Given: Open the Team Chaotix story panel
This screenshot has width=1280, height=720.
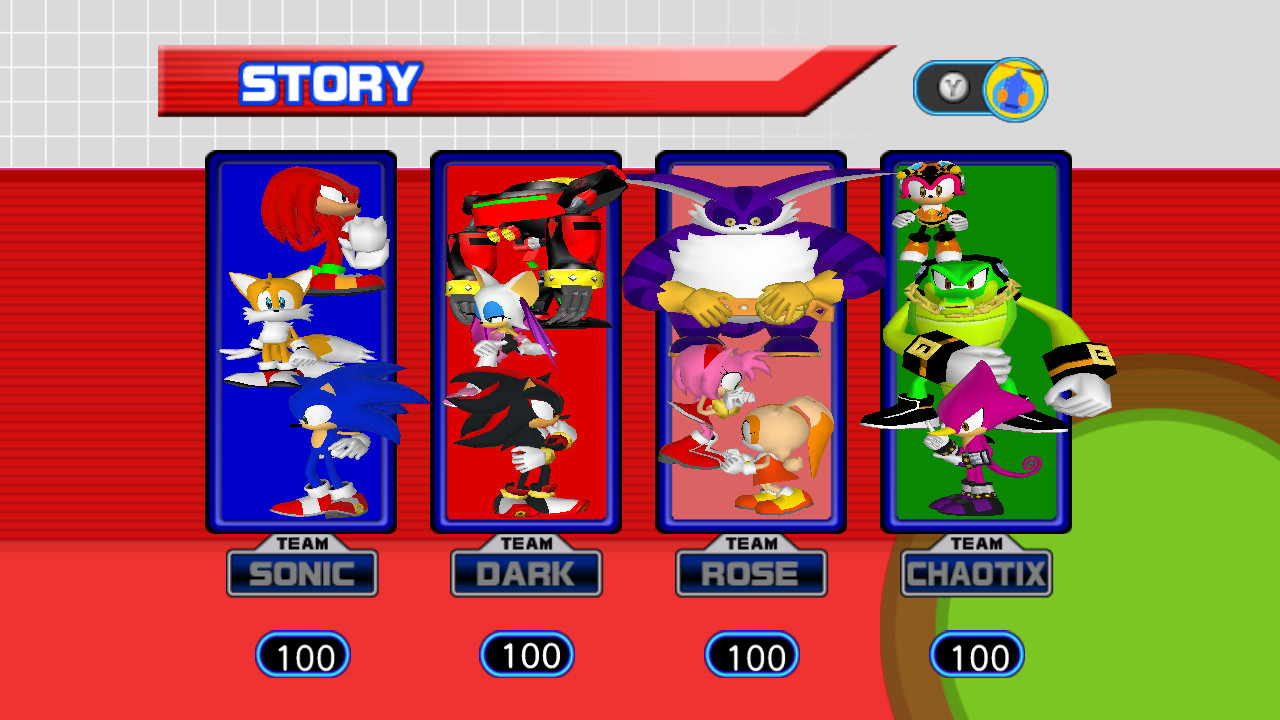Looking at the screenshot, I should 975,340.
